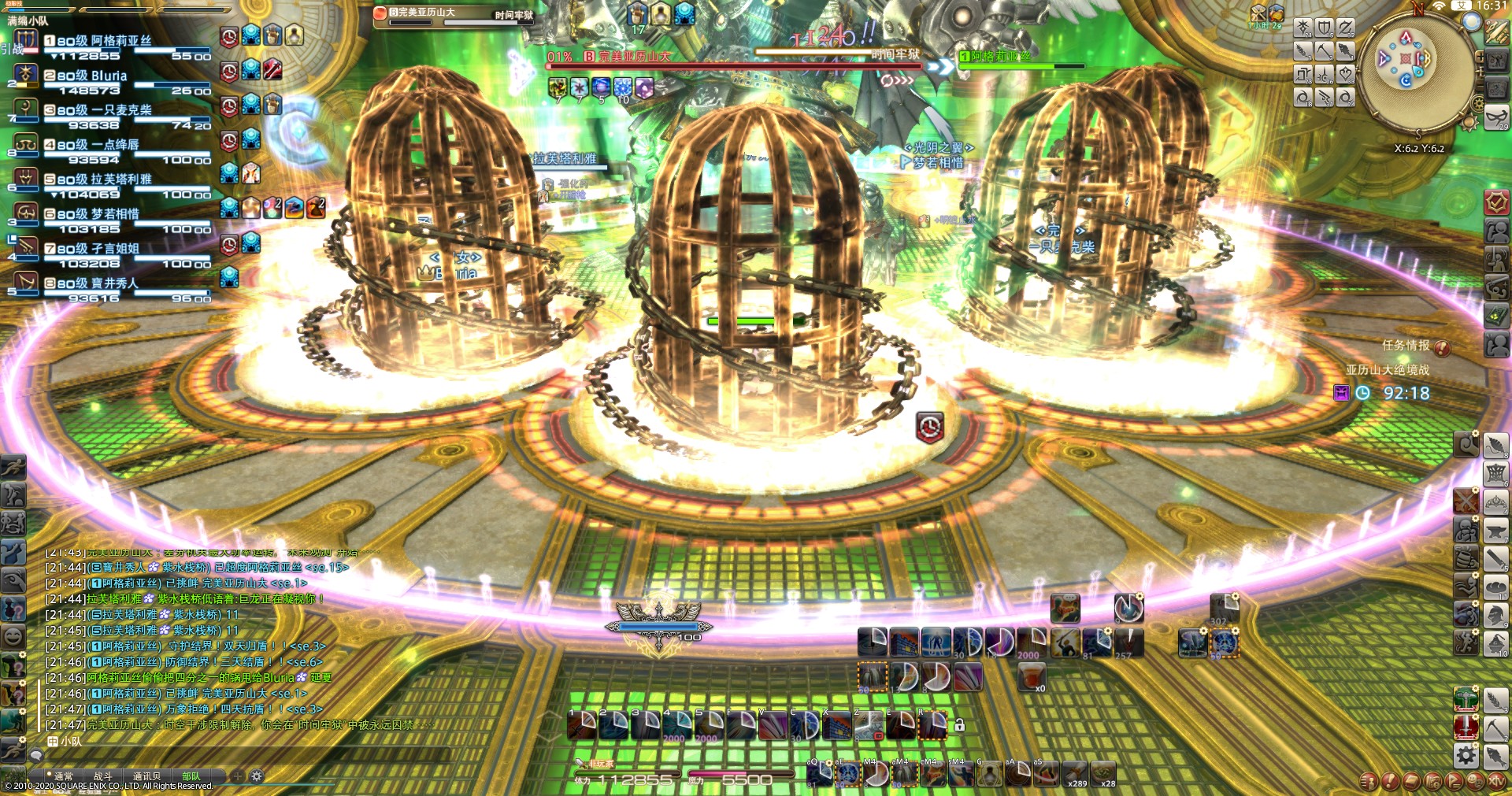
Task: Click the pickaxe miner job icon
Action: (1495, 728)
